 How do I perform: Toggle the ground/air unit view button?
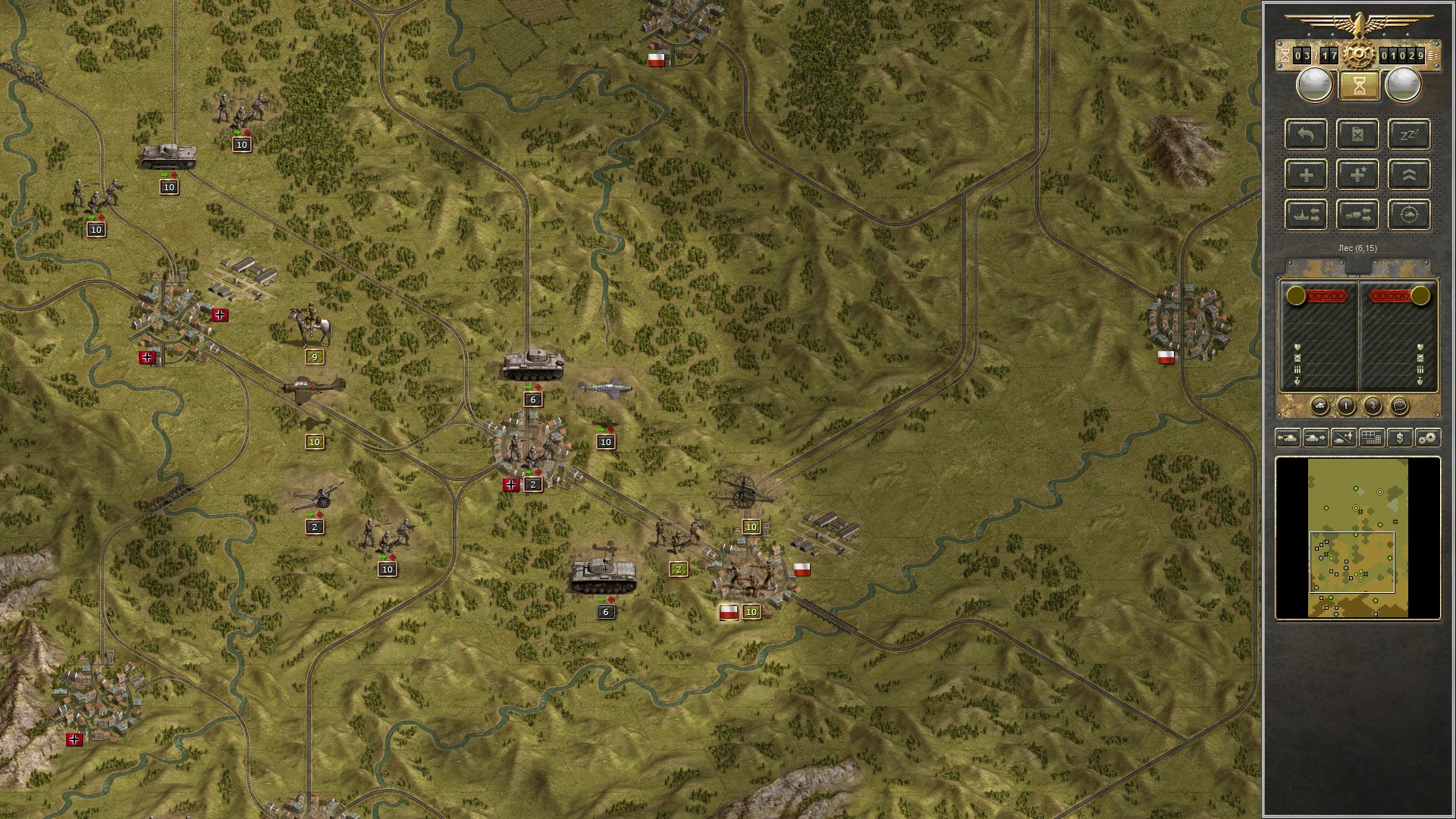tap(1344, 438)
